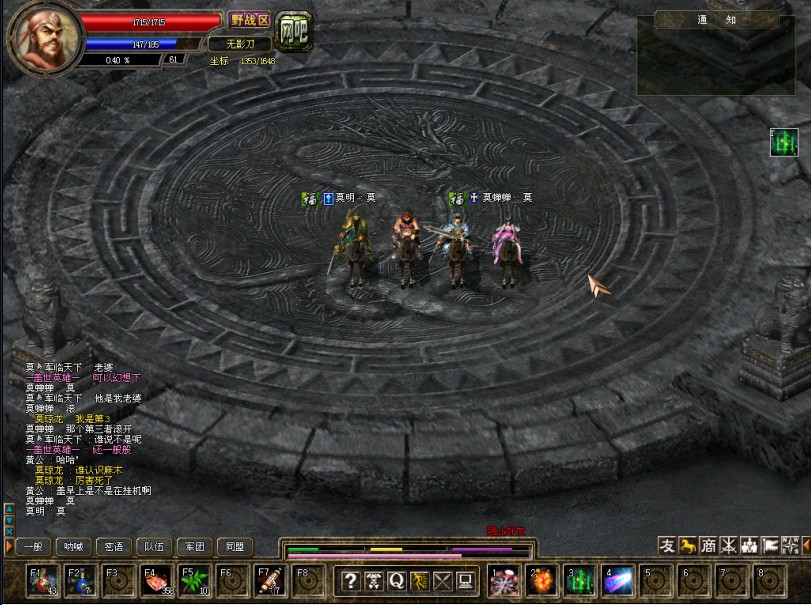Screen dimensions: 811x605
Task: Open the 友 friends menu button
Action: click(667, 545)
